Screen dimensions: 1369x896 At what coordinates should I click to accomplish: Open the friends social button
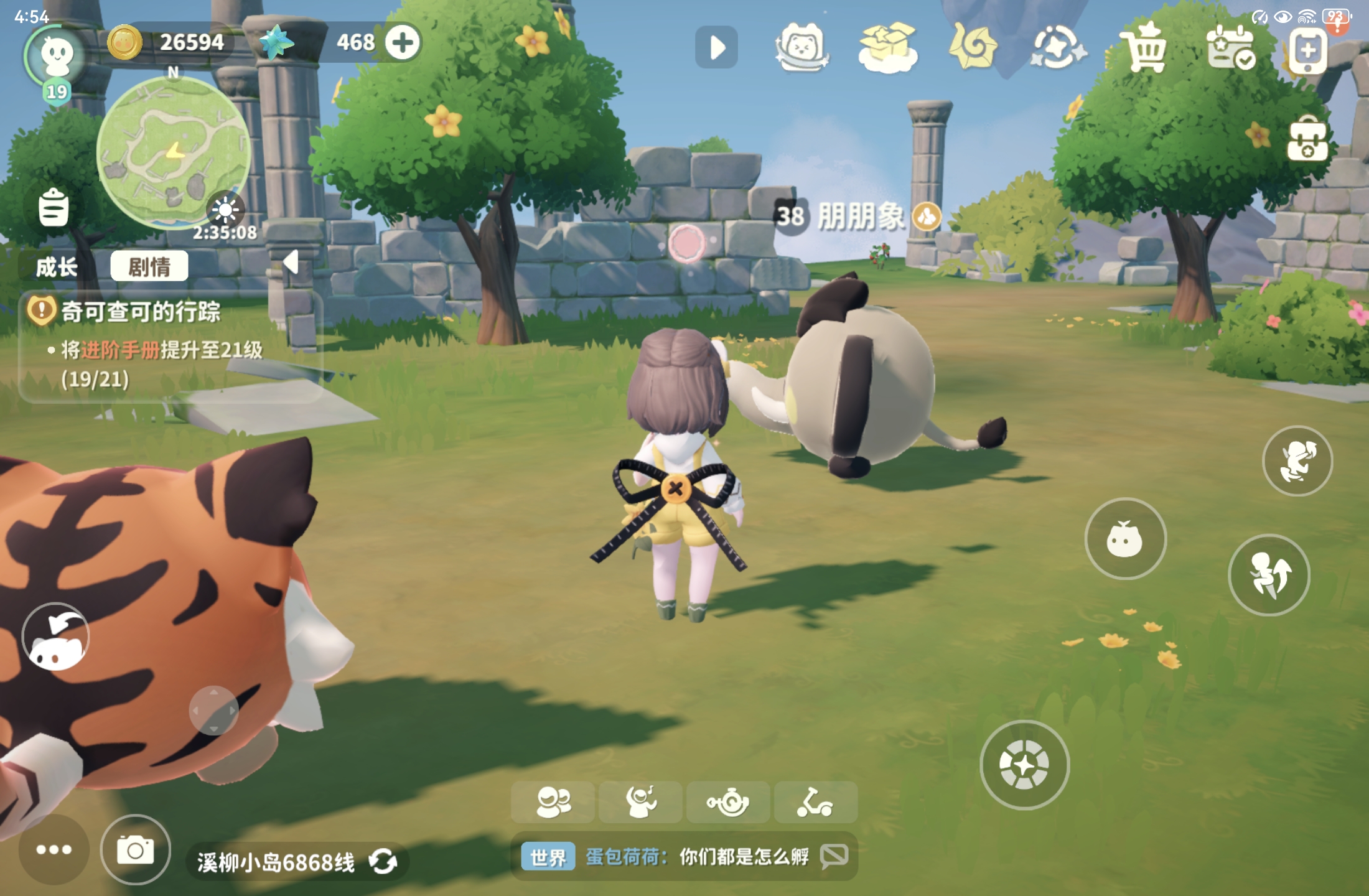pyautogui.click(x=553, y=802)
